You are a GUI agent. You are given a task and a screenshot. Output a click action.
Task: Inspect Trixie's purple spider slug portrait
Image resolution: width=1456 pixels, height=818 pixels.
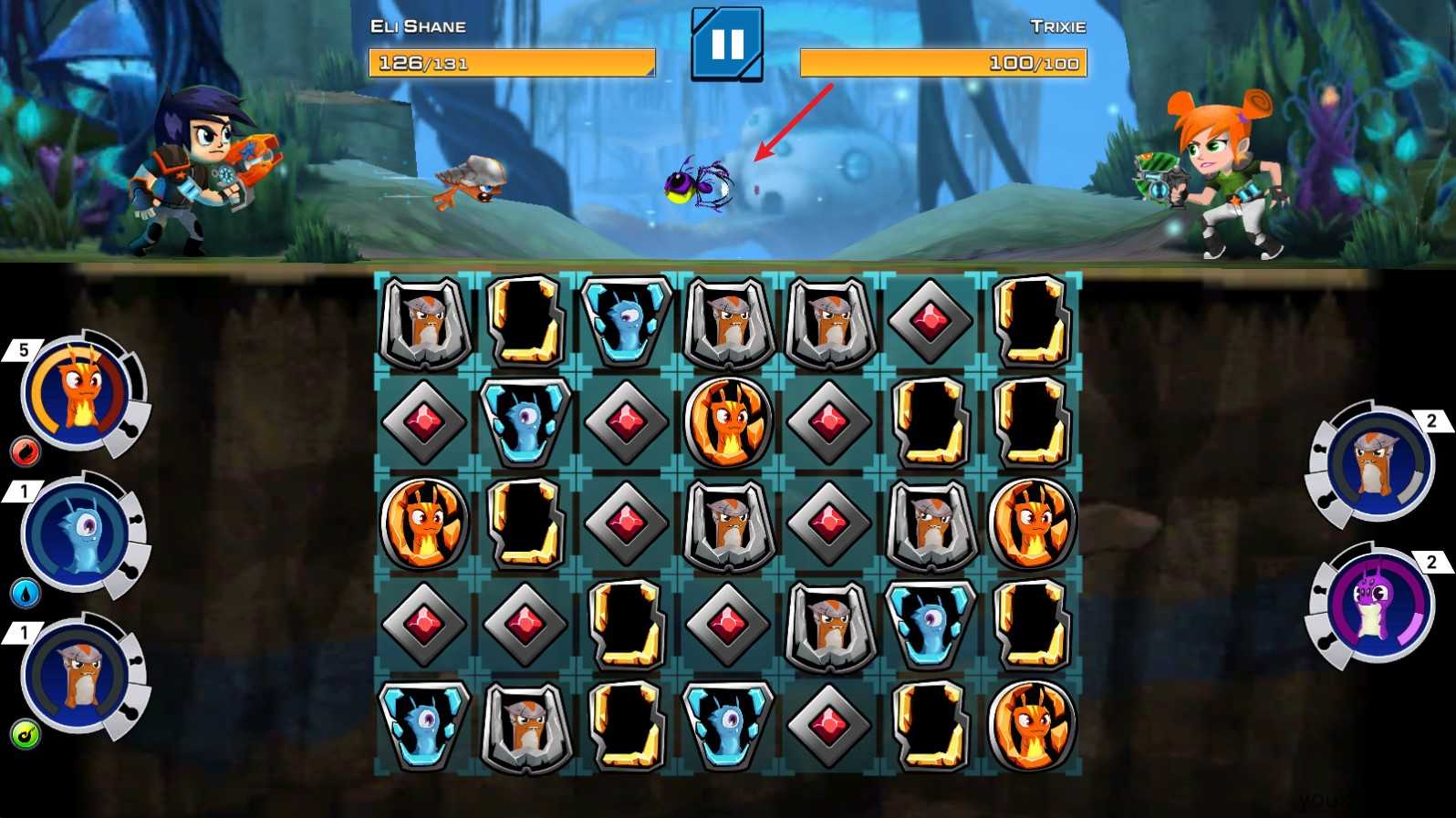point(1377,606)
